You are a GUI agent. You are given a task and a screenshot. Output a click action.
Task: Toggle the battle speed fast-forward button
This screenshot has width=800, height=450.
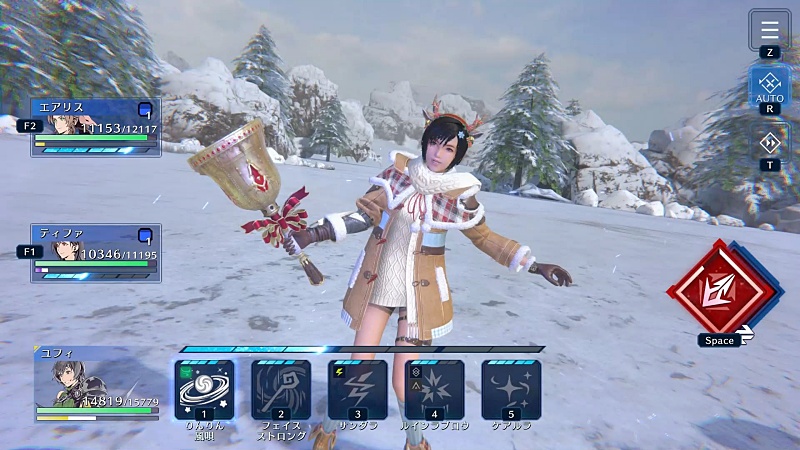pos(769,142)
